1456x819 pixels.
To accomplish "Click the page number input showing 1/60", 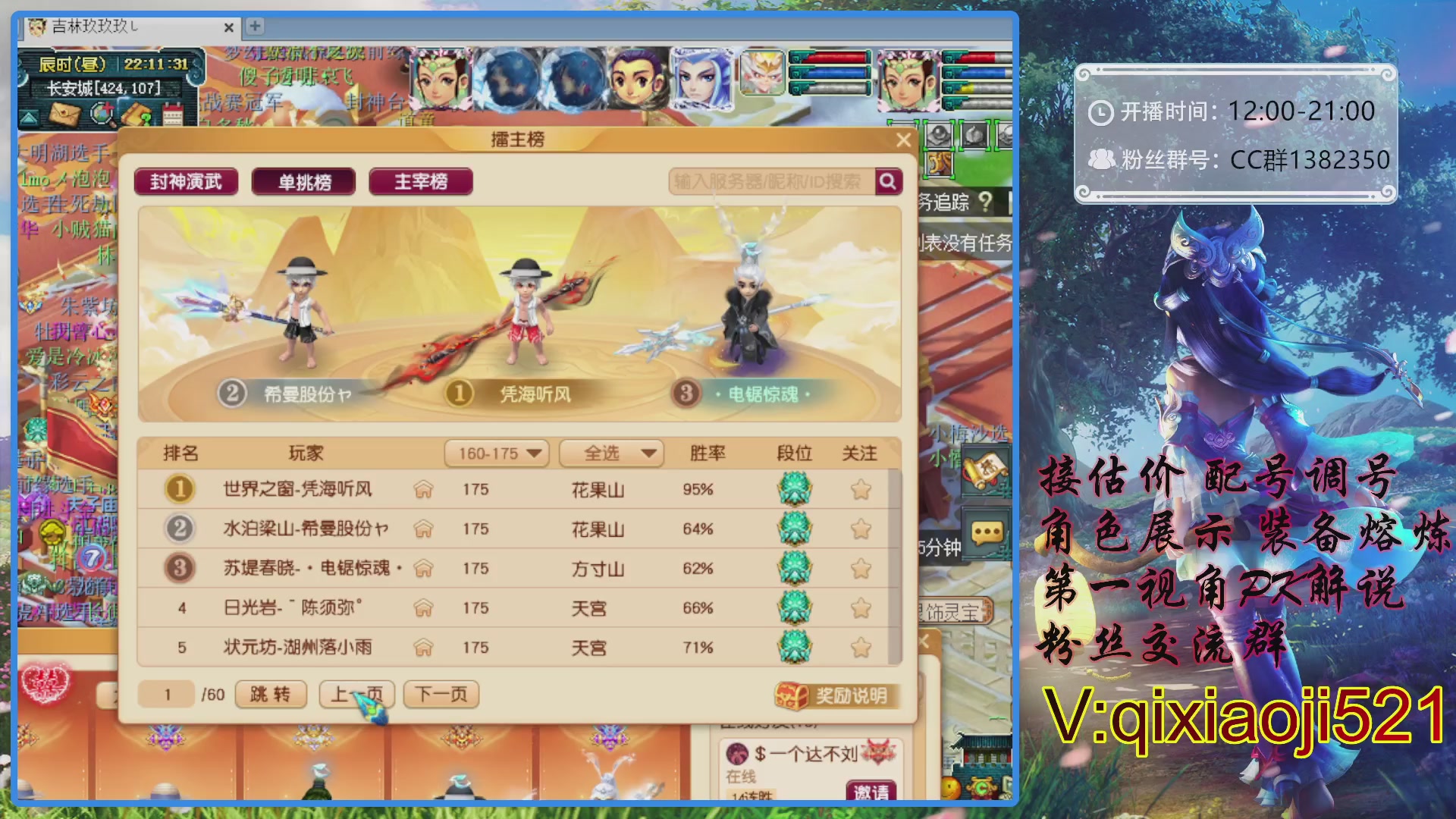I will (x=168, y=694).
